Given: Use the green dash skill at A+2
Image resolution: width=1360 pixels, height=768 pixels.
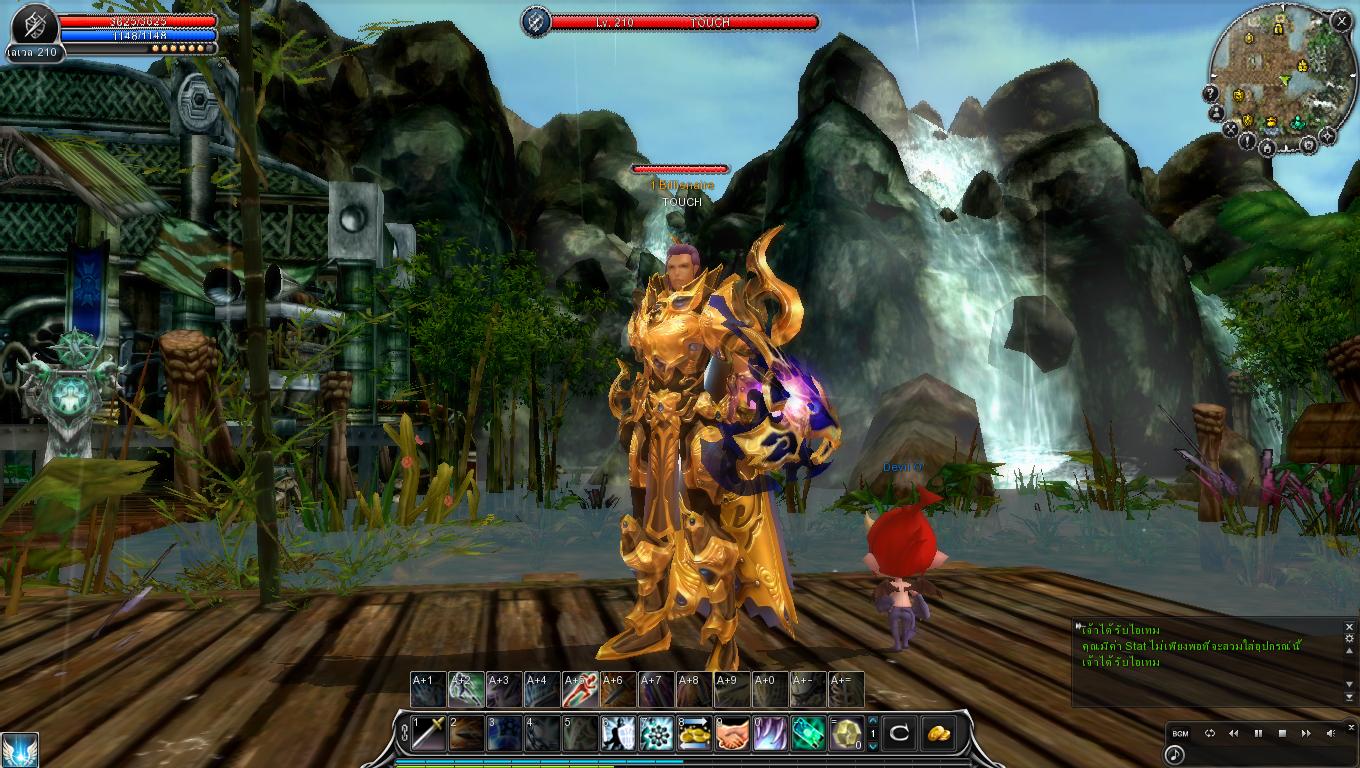Looking at the screenshot, I should coord(466,690).
